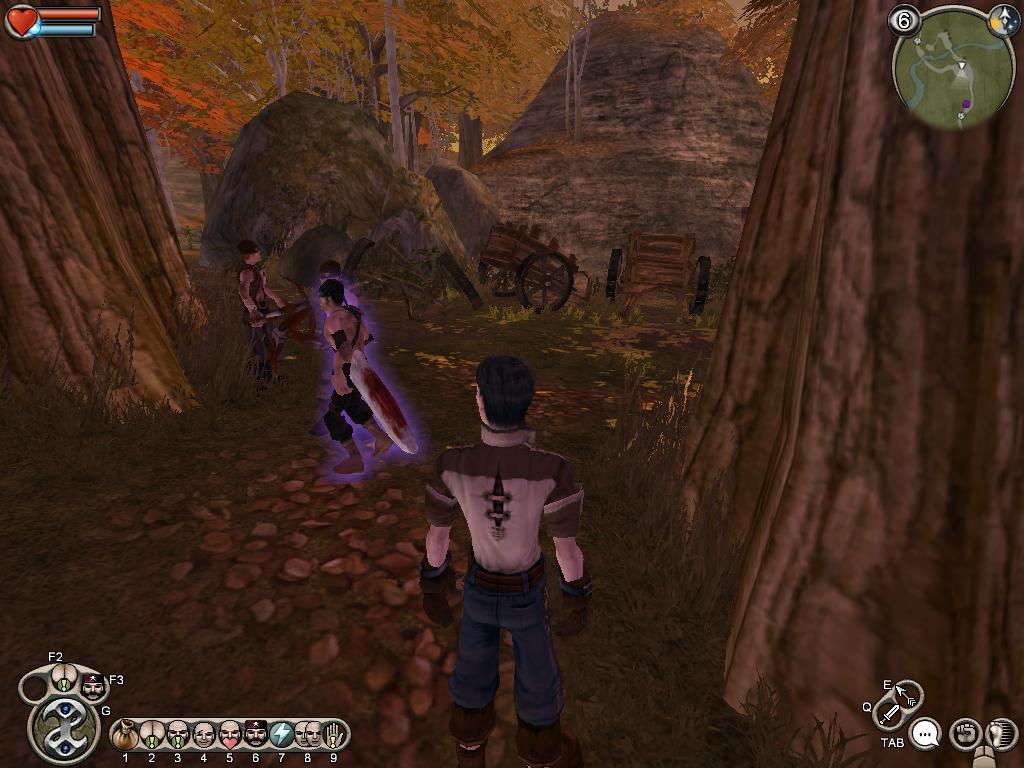This screenshot has height=768, width=1024.
Task: Select the bald scowling face in slot 4
Action: pos(204,735)
